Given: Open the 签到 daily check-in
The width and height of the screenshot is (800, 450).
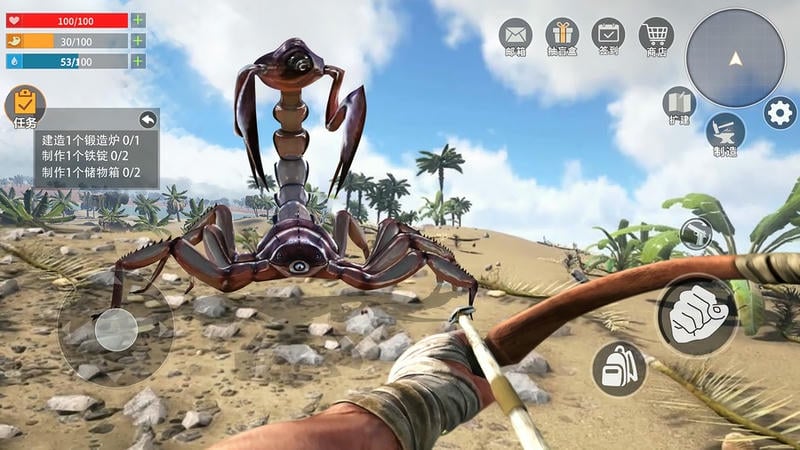Looking at the screenshot, I should click(x=608, y=37).
